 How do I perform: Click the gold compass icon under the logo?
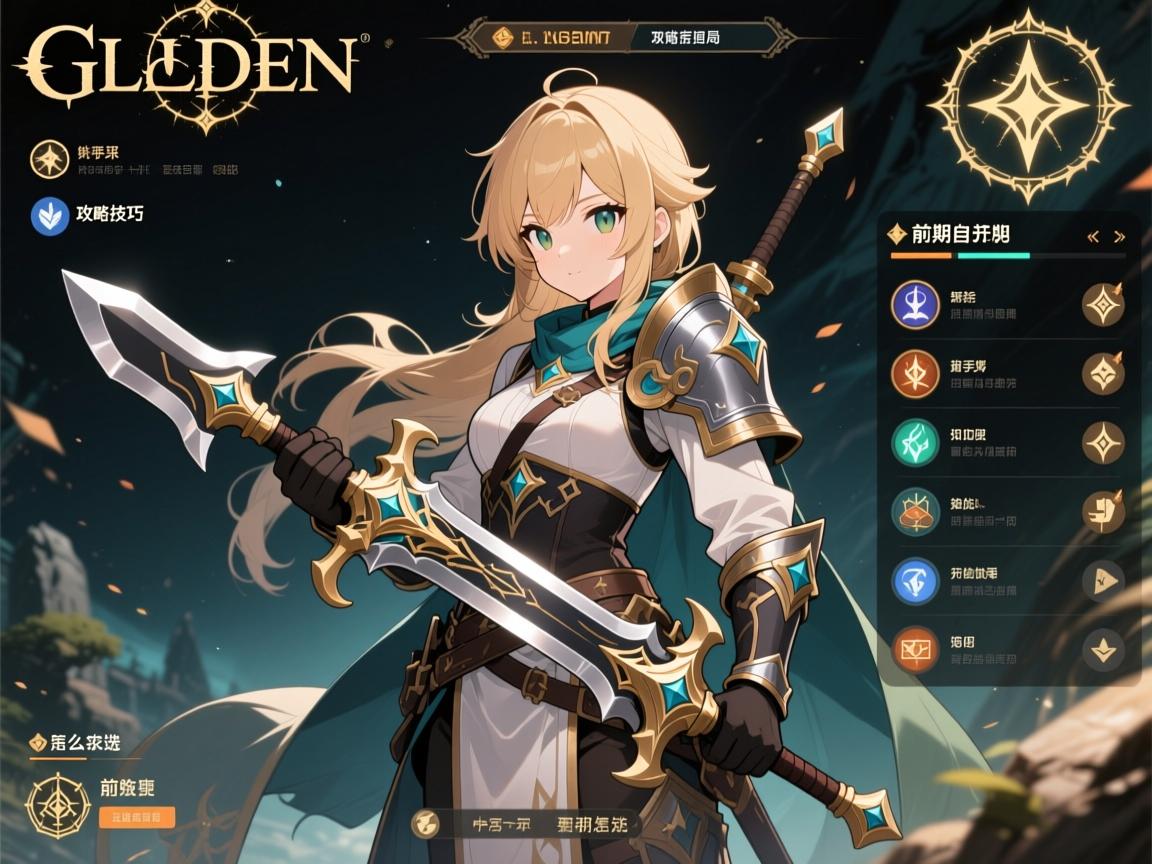point(48,160)
